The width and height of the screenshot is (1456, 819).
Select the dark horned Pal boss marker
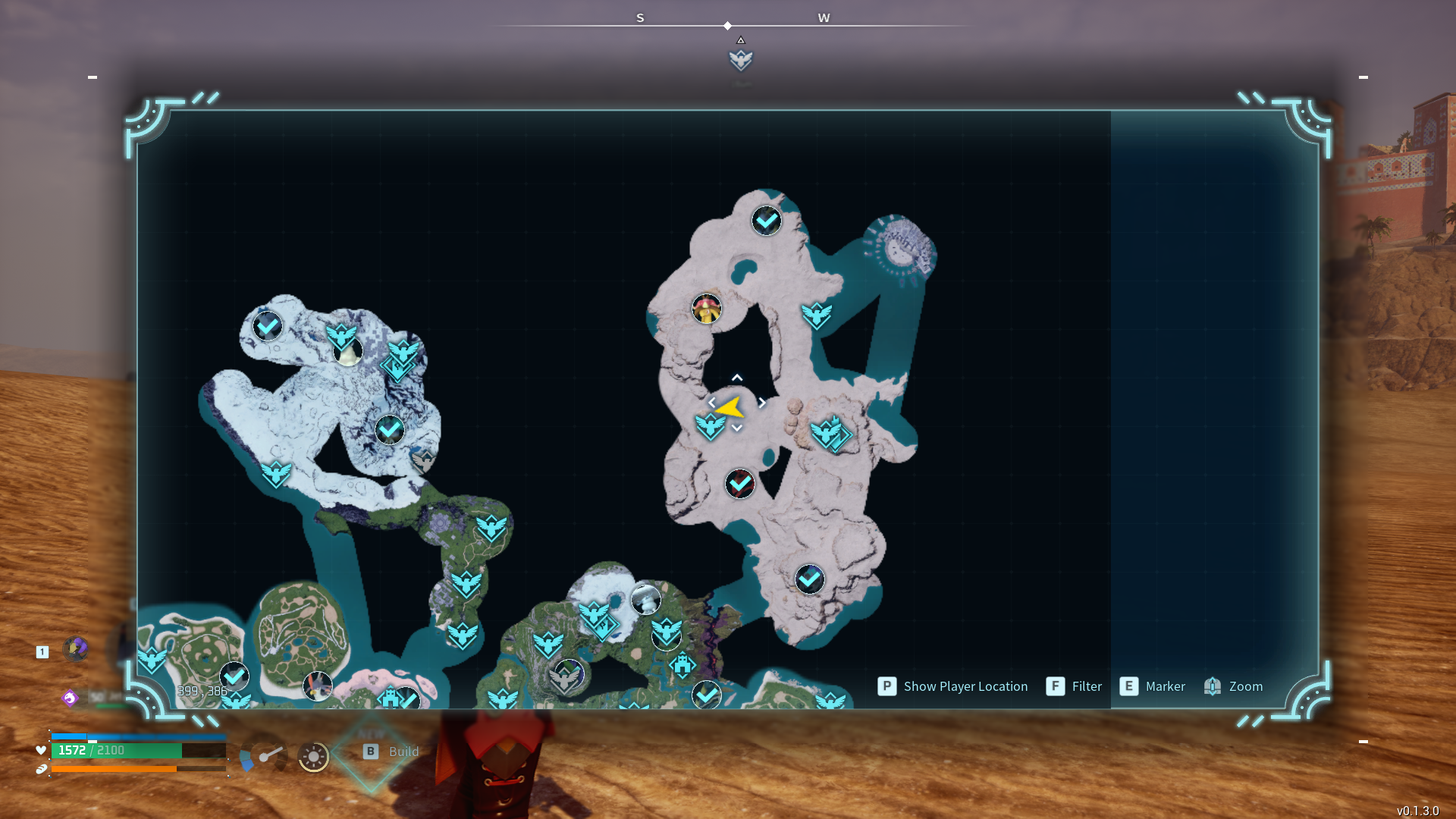coord(317,686)
